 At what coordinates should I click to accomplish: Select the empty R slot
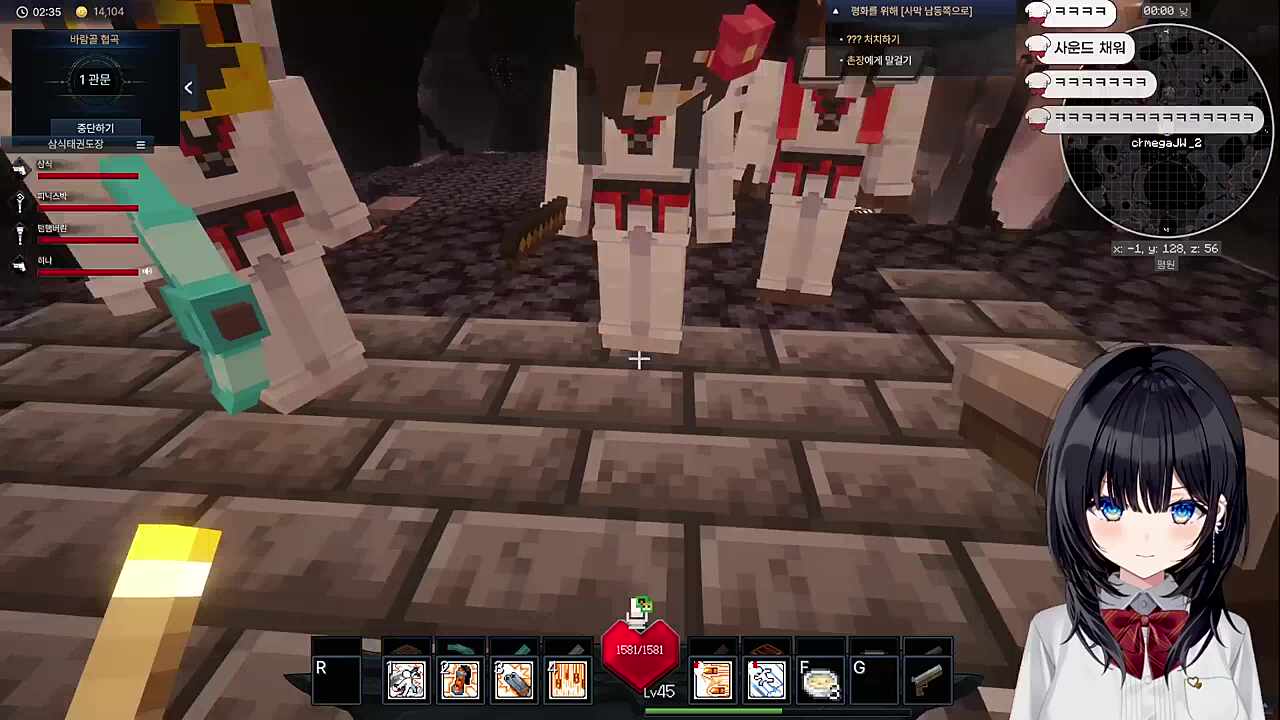[336, 680]
